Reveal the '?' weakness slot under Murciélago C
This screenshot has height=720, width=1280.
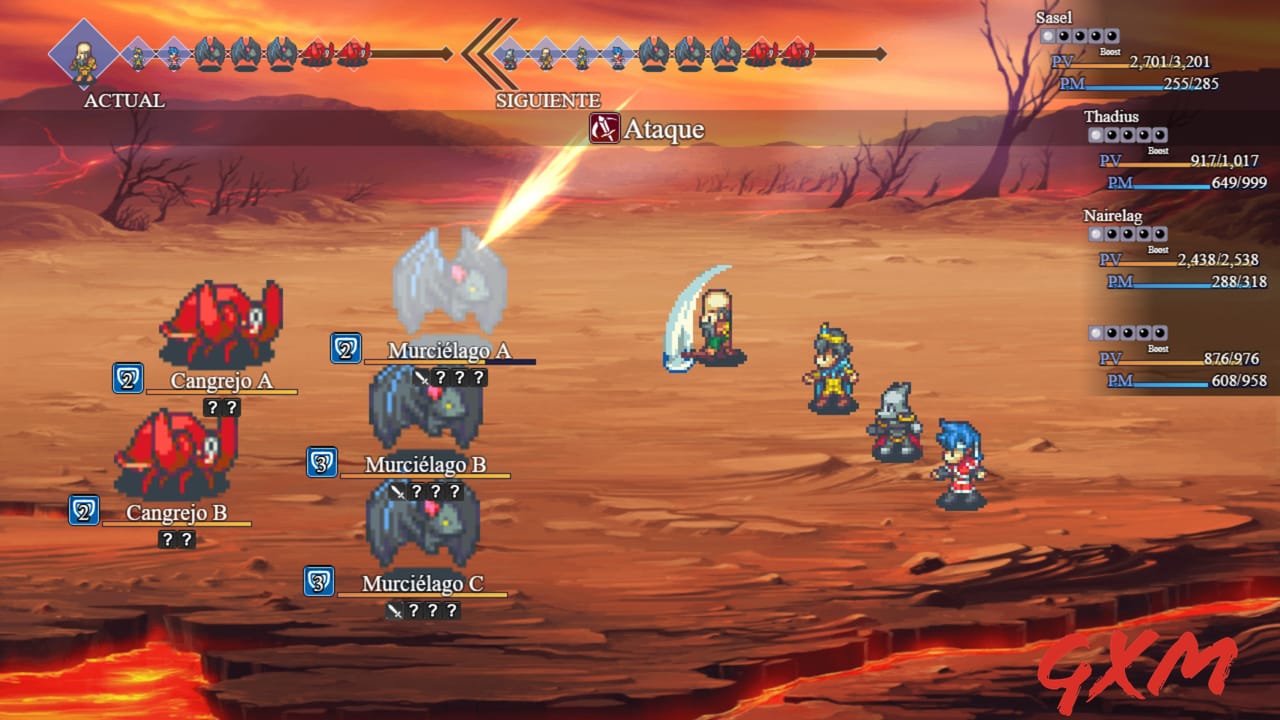tap(413, 609)
